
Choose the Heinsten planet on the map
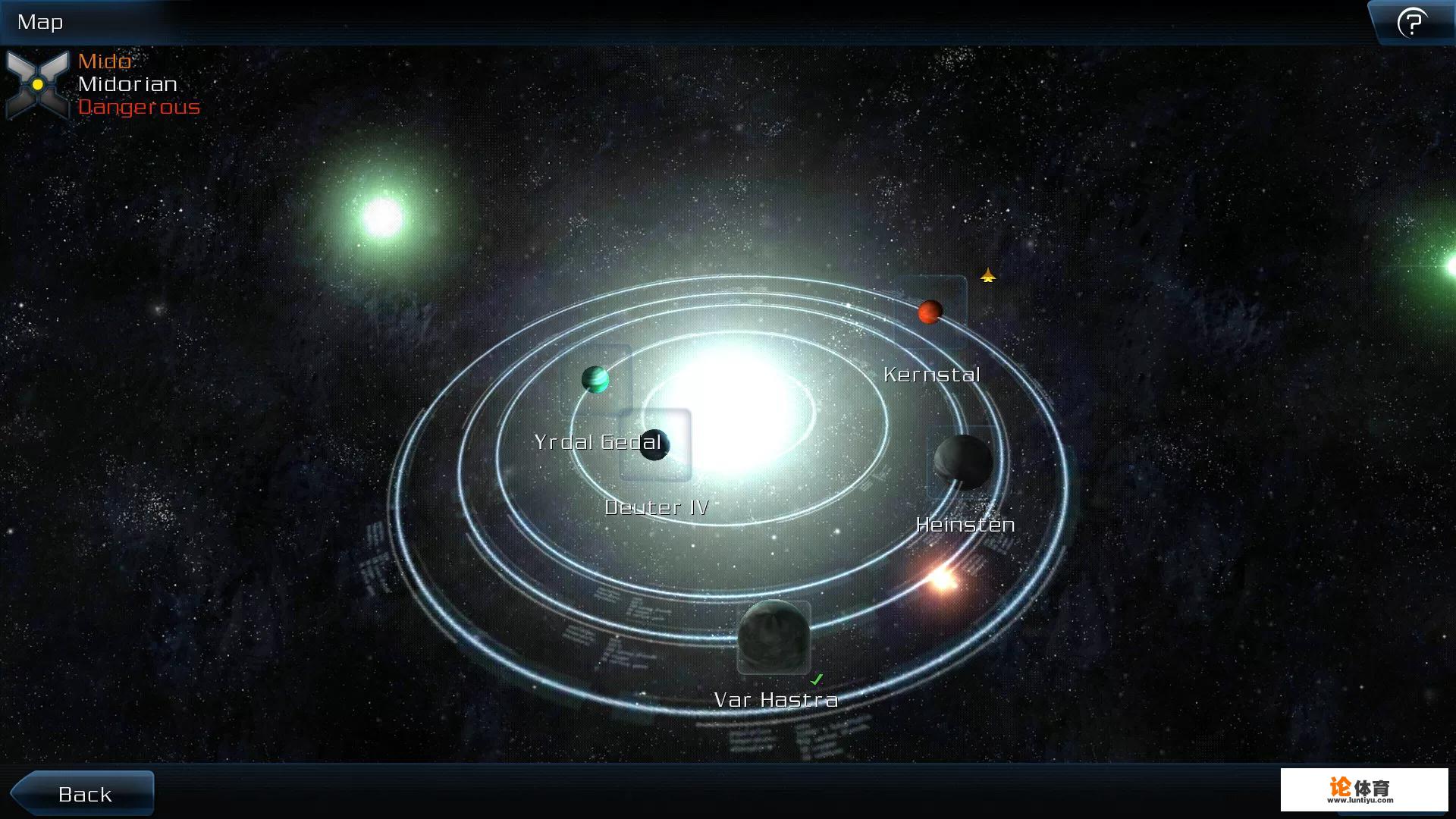[x=962, y=462]
